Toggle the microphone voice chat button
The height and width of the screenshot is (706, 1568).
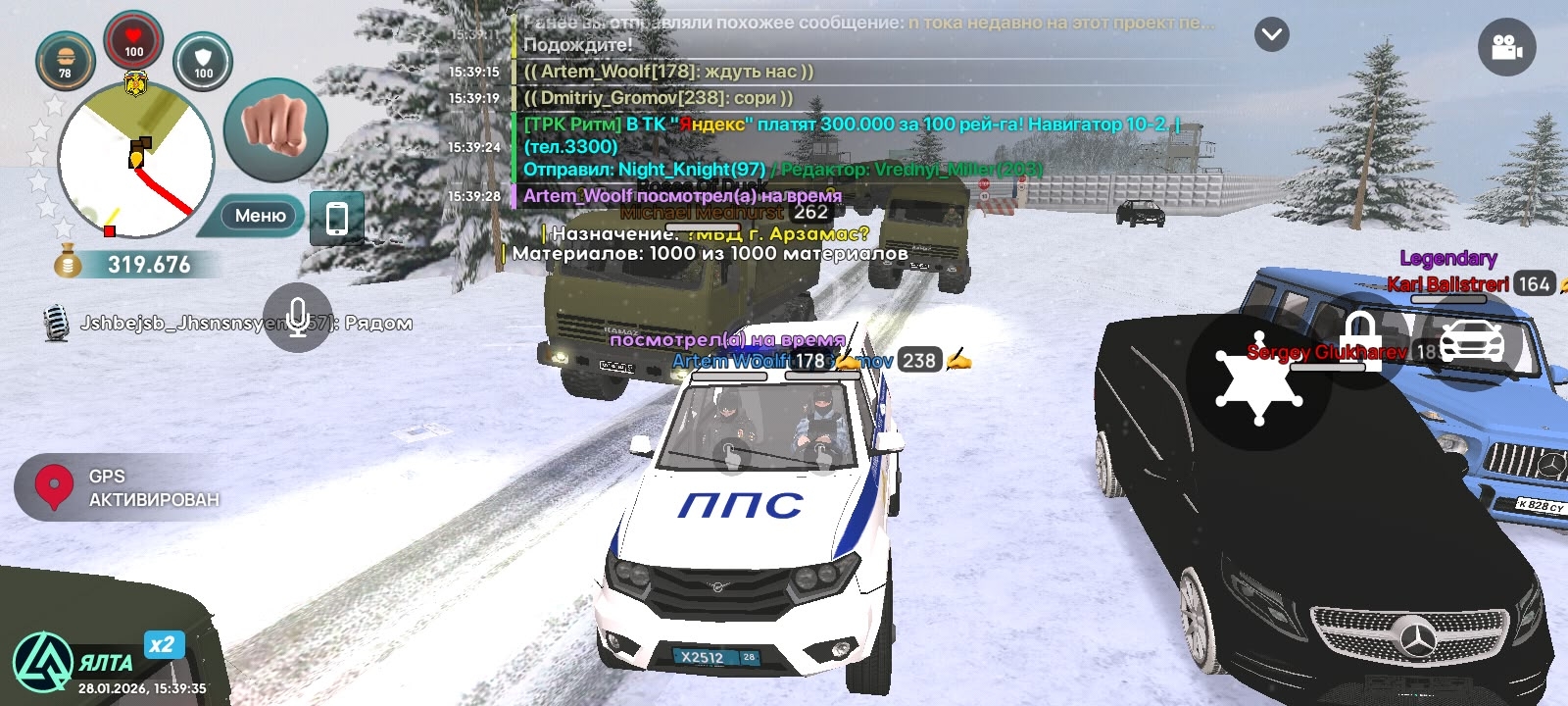298,318
